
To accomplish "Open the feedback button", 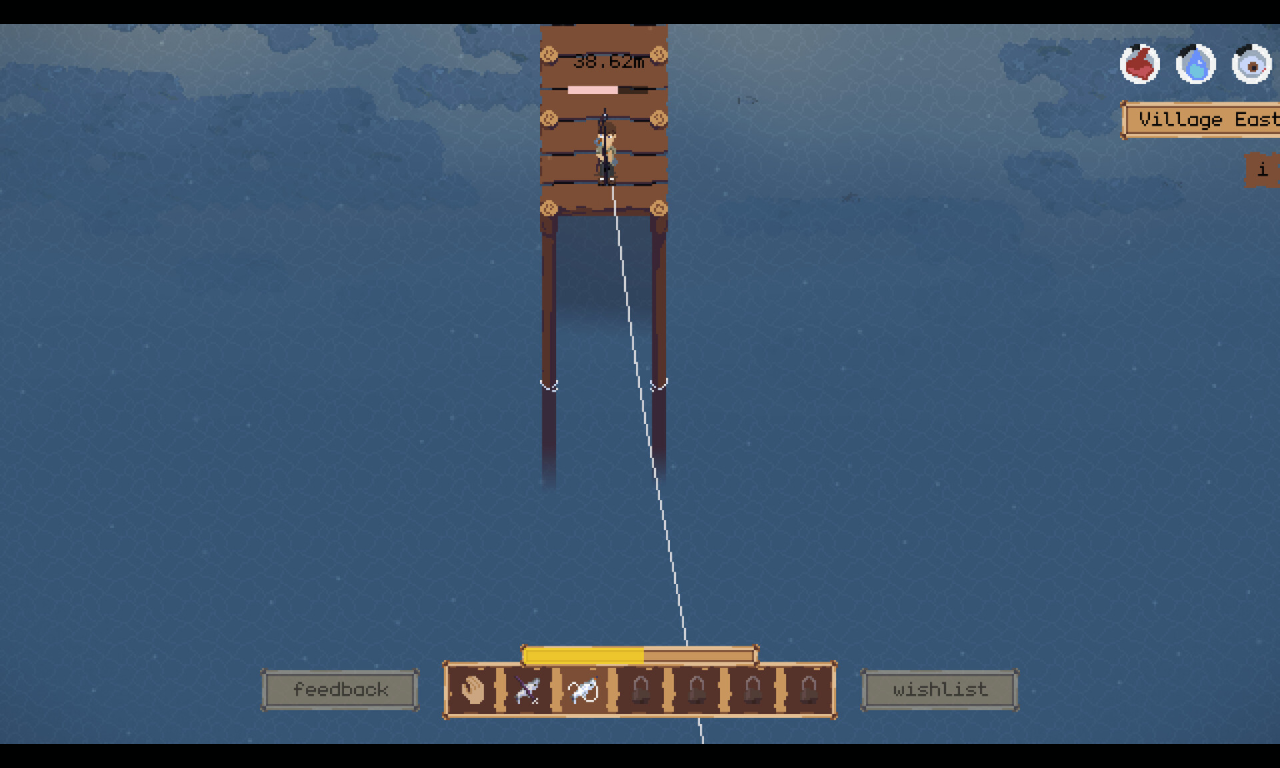I will click(340, 690).
